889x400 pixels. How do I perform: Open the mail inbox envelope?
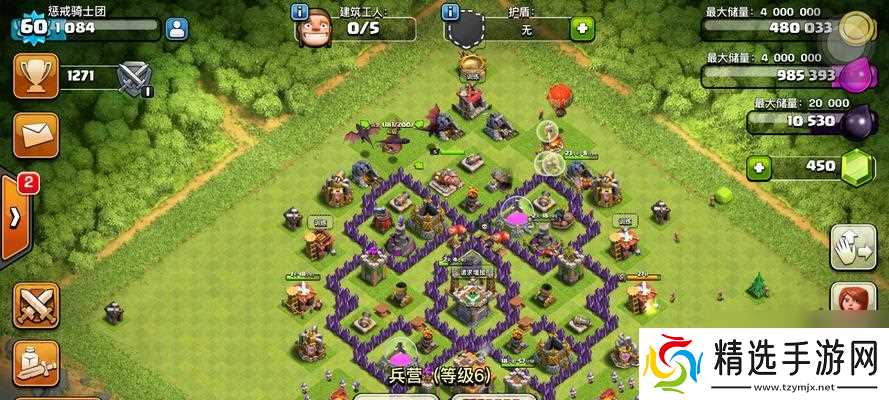point(35,135)
